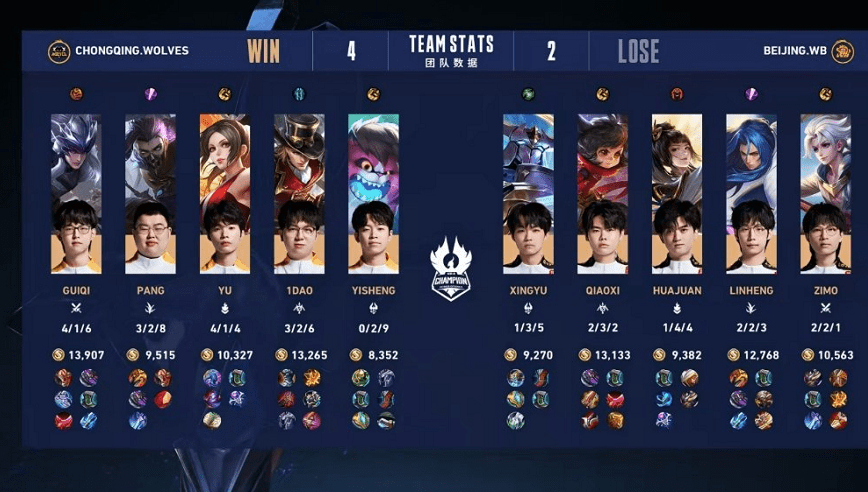Image resolution: width=868 pixels, height=492 pixels.
Task: Select GUIQI's player portrait card
Action: click(x=76, y=194)
